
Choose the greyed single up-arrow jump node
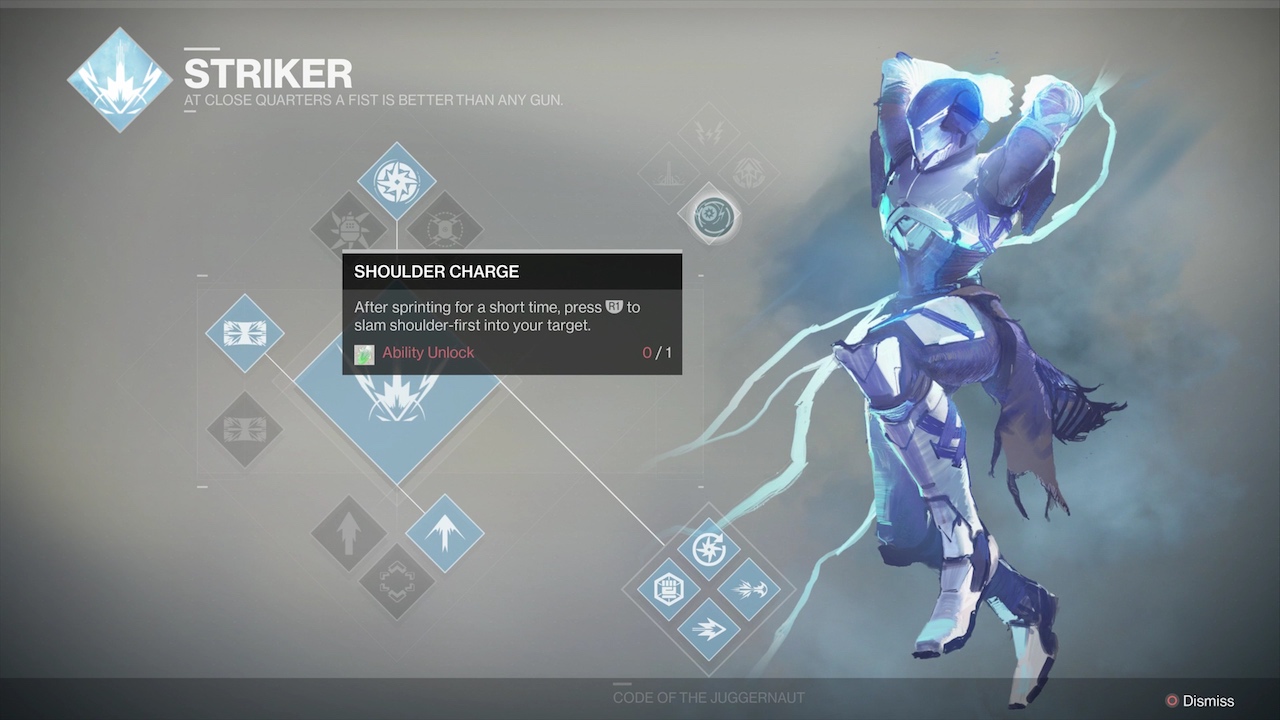(349, 533)
